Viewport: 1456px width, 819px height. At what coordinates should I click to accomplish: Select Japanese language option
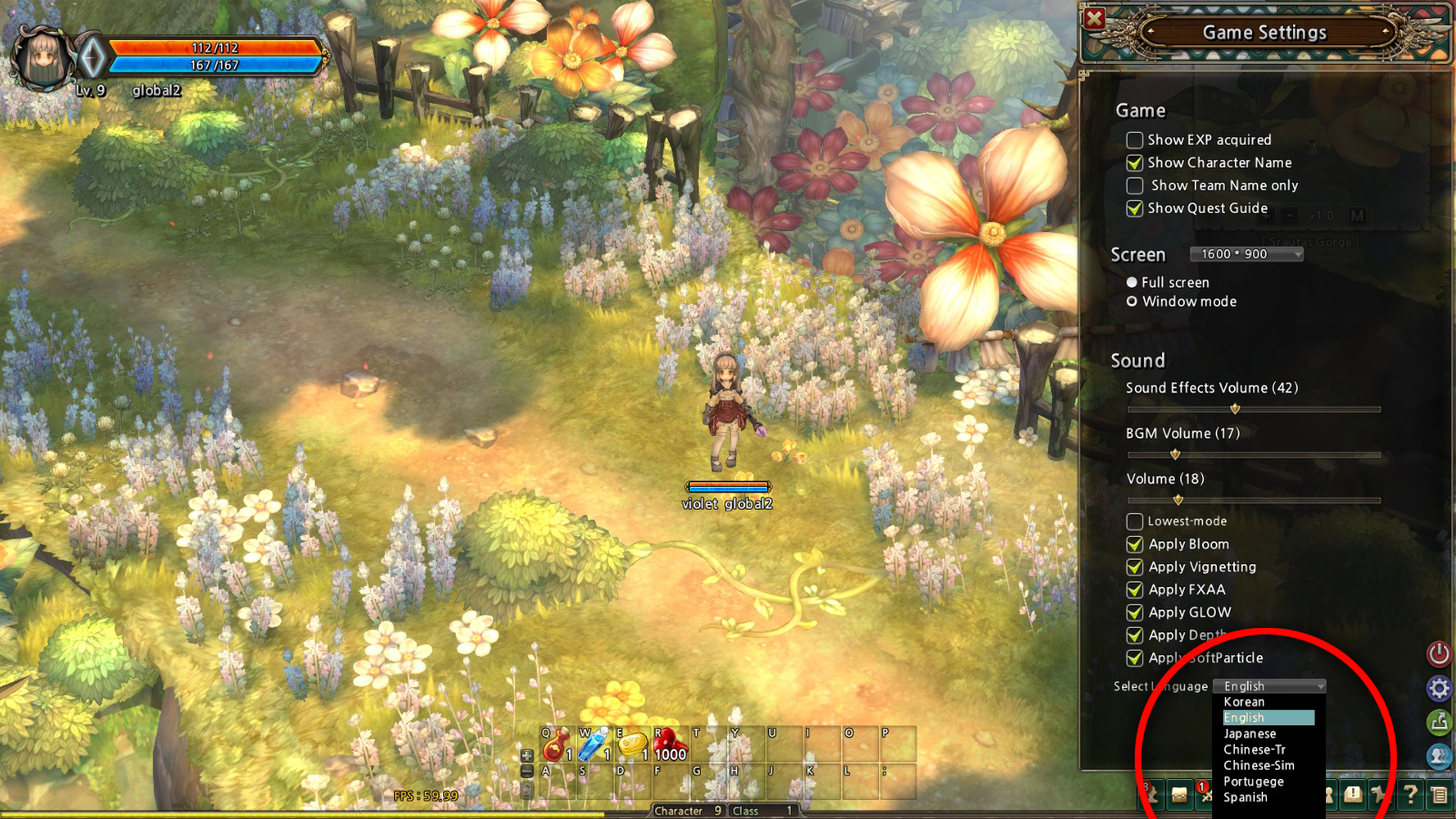(1249, 733)
